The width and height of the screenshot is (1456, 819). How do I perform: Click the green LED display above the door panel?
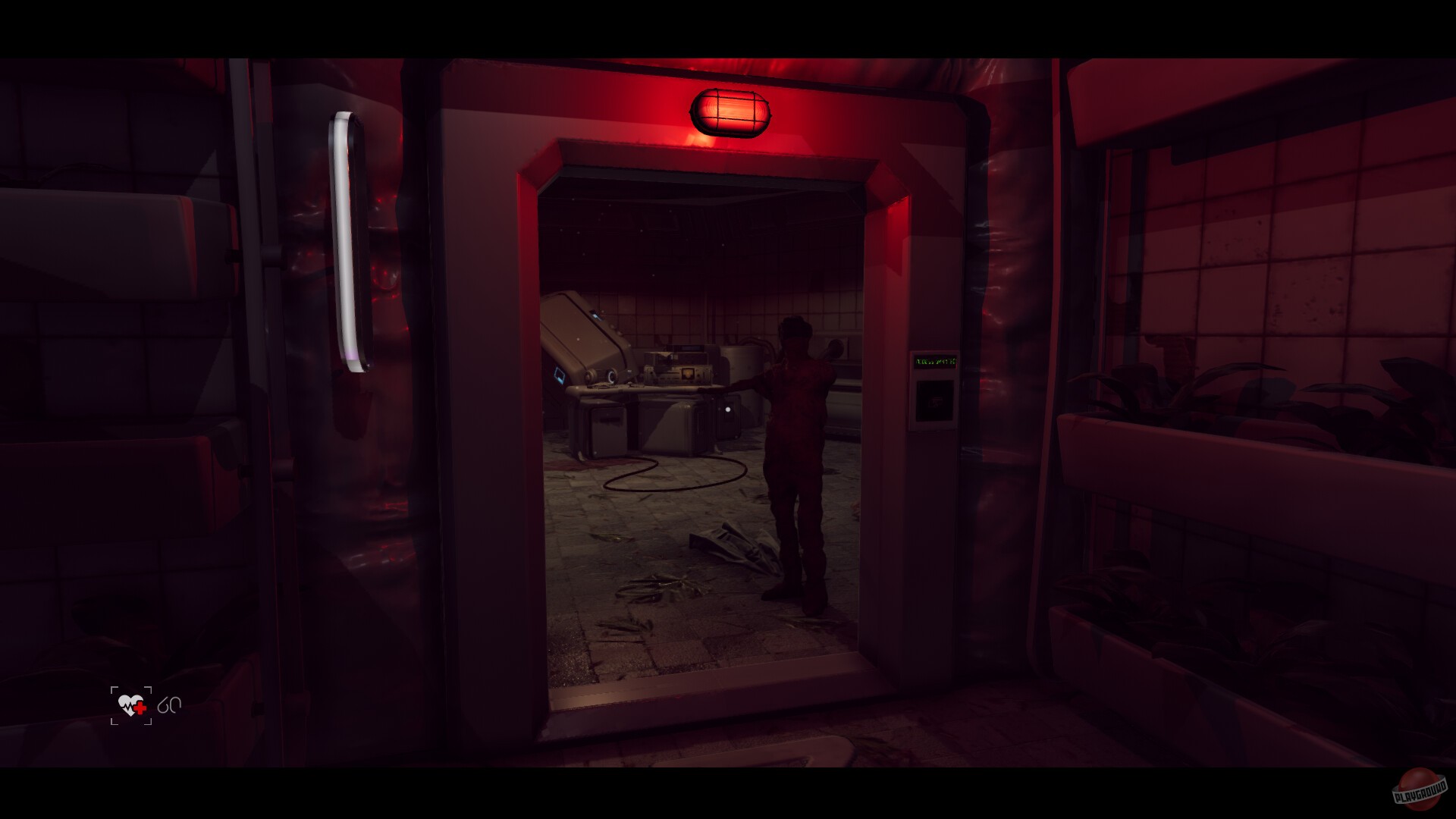(x=935, y=362)
